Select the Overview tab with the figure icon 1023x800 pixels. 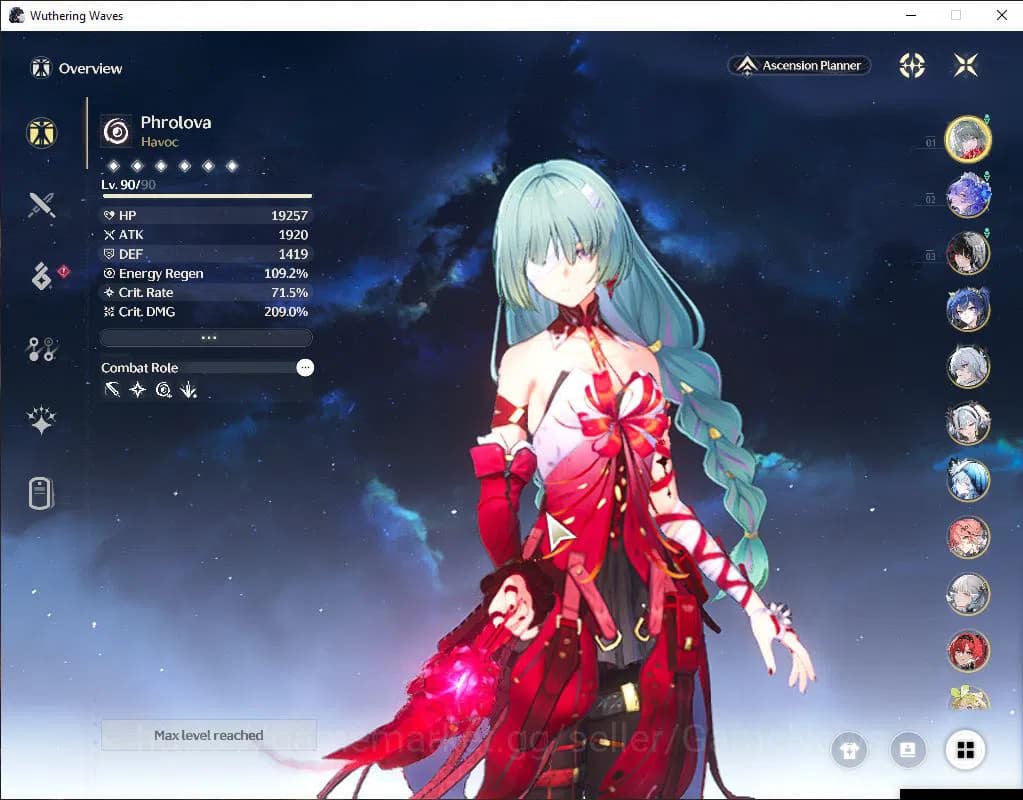pos(41,133)
